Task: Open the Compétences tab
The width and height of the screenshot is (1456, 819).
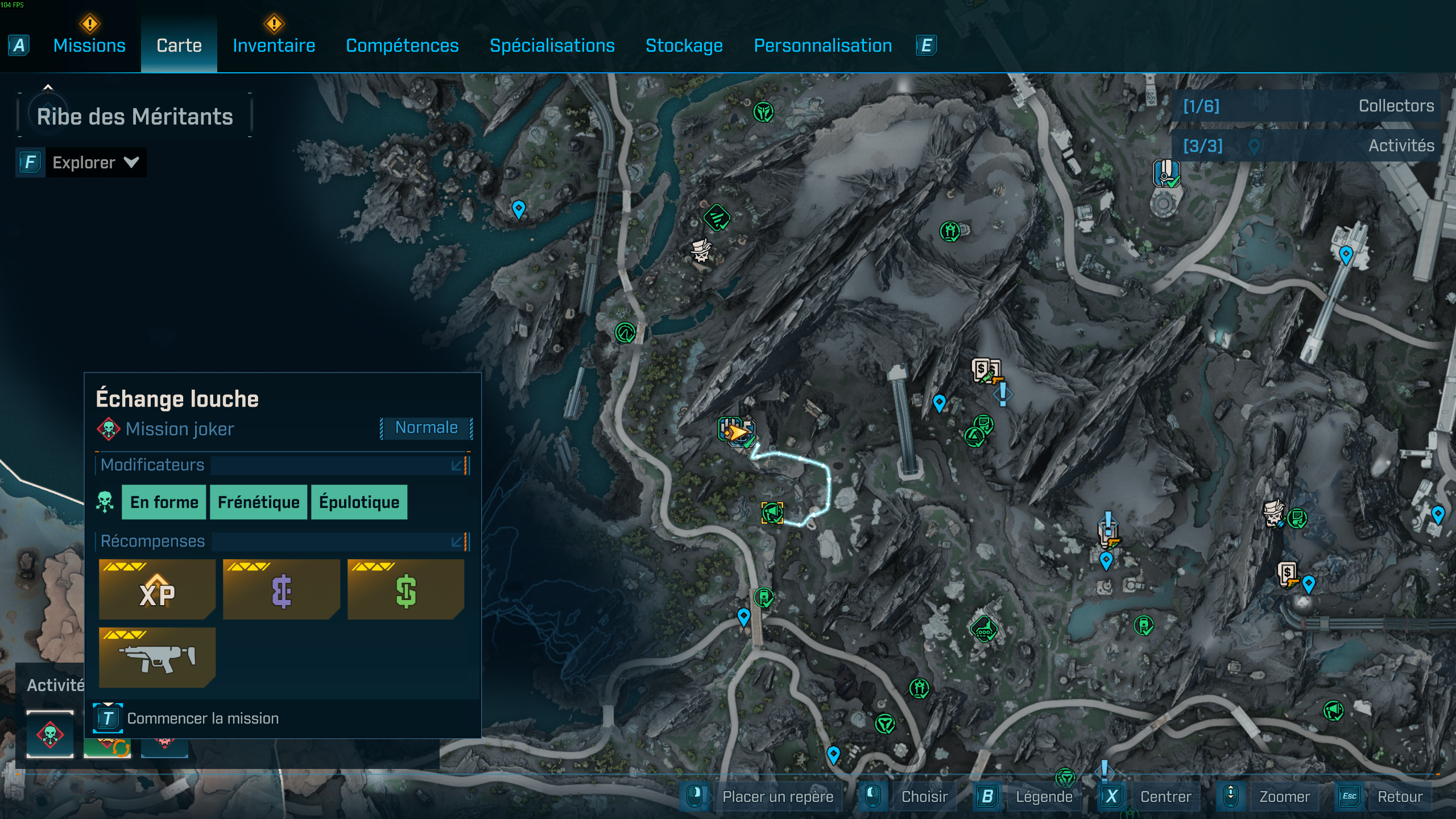Action: 402,45
